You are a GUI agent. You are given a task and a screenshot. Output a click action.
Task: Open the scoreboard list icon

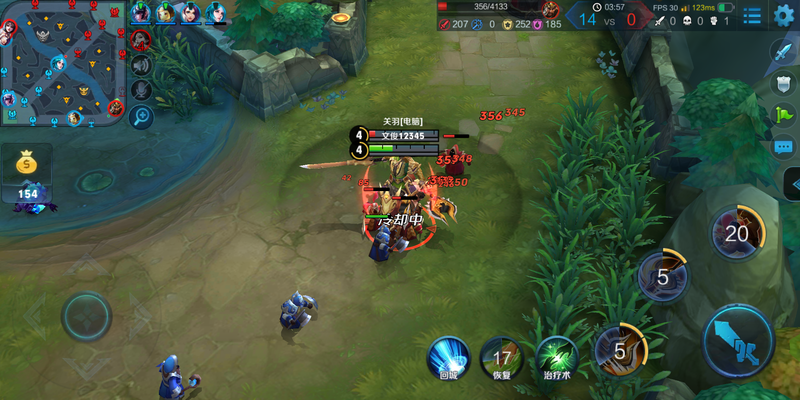click(752, 15)
